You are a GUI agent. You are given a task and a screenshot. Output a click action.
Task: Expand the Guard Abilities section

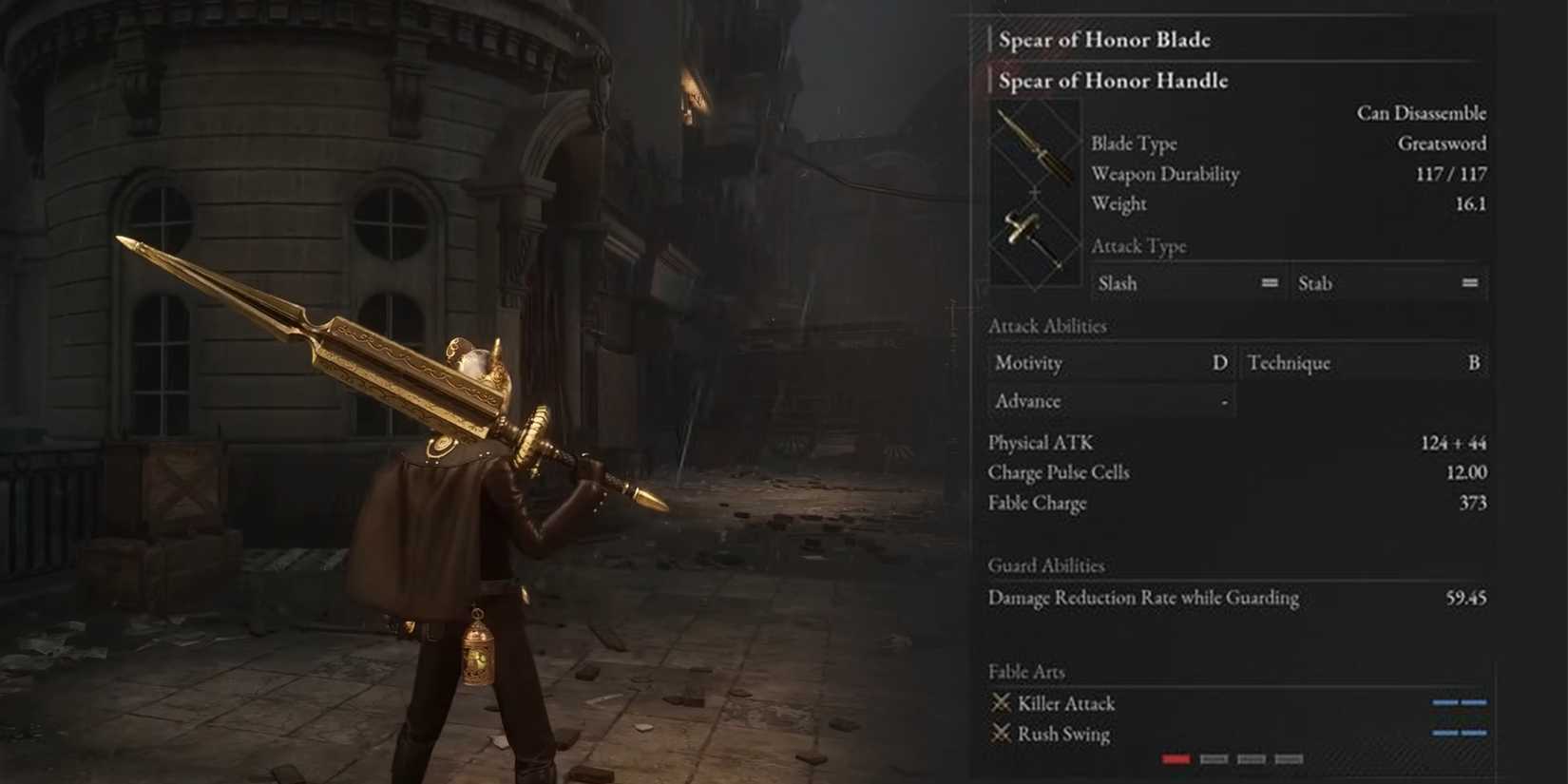point(1046,565)
